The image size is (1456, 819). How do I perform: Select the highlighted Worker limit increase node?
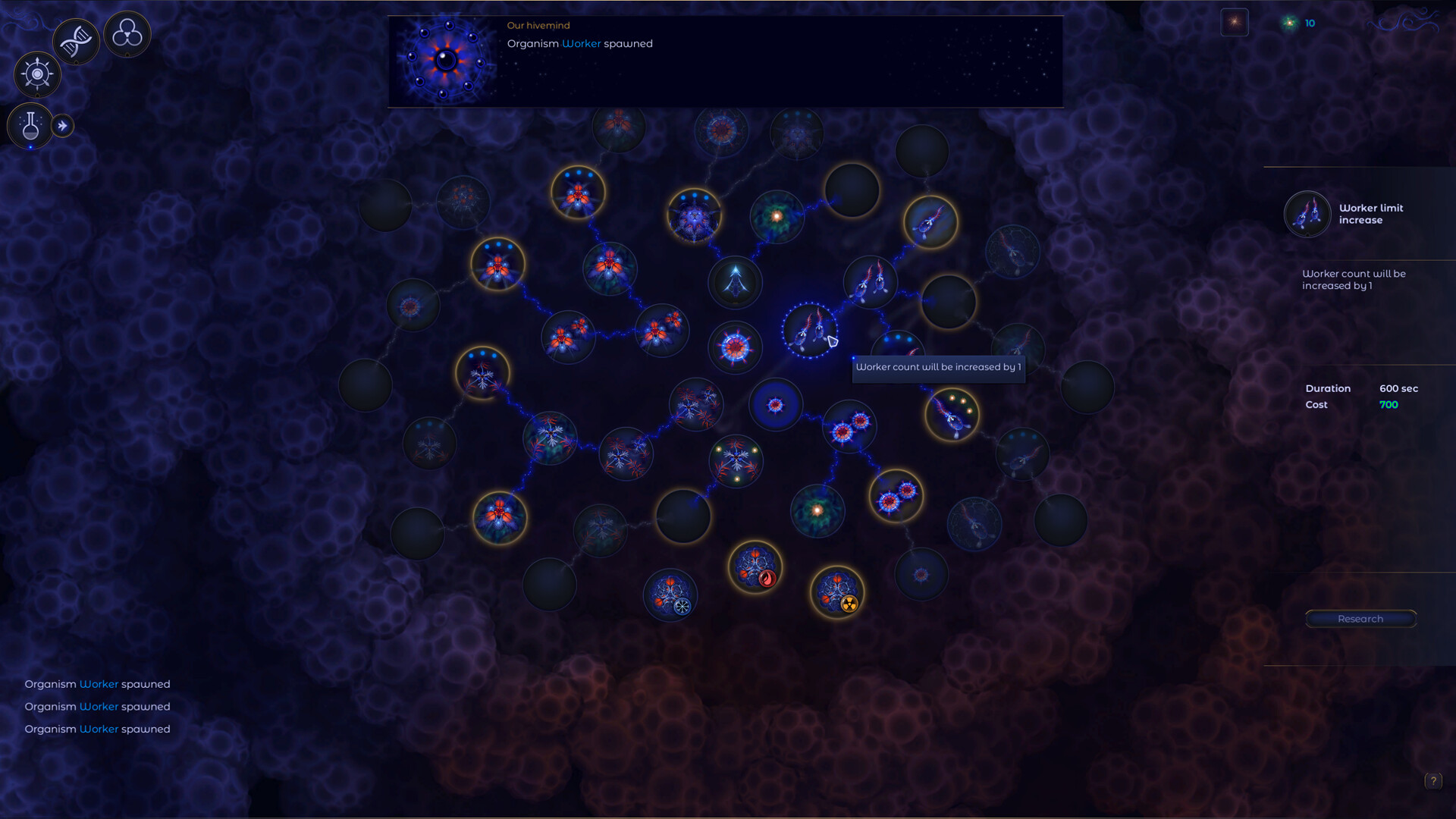811,331
